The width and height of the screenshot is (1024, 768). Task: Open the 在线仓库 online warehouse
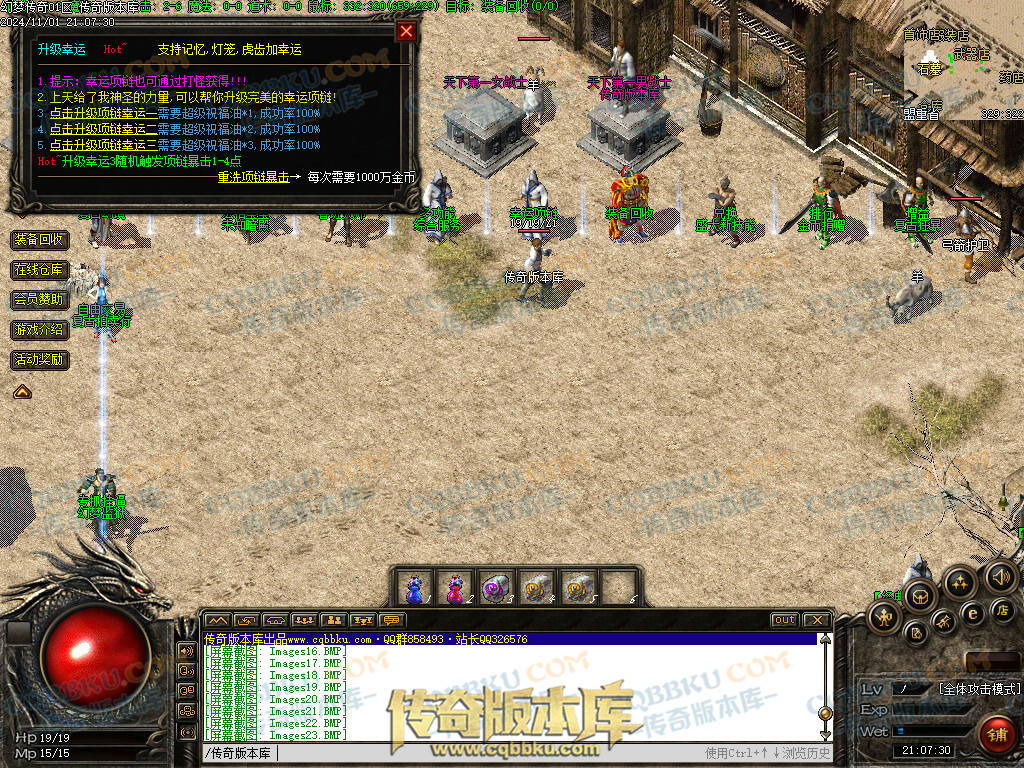pyautogui.click(x=40, y=270)
